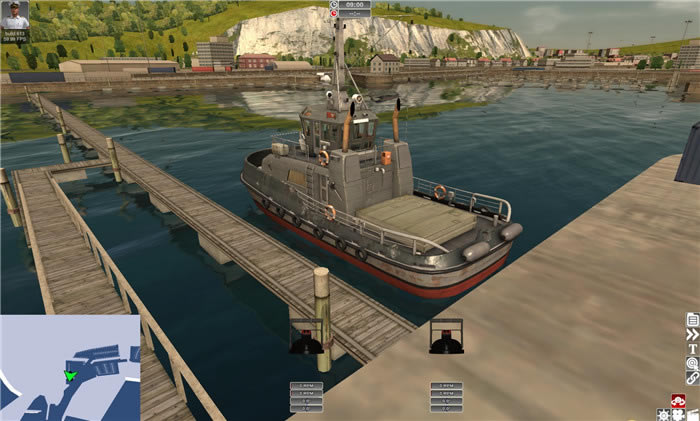Activate the fast-forward double arrow icon
700x421 pixels.
click(x=692, y=334)
